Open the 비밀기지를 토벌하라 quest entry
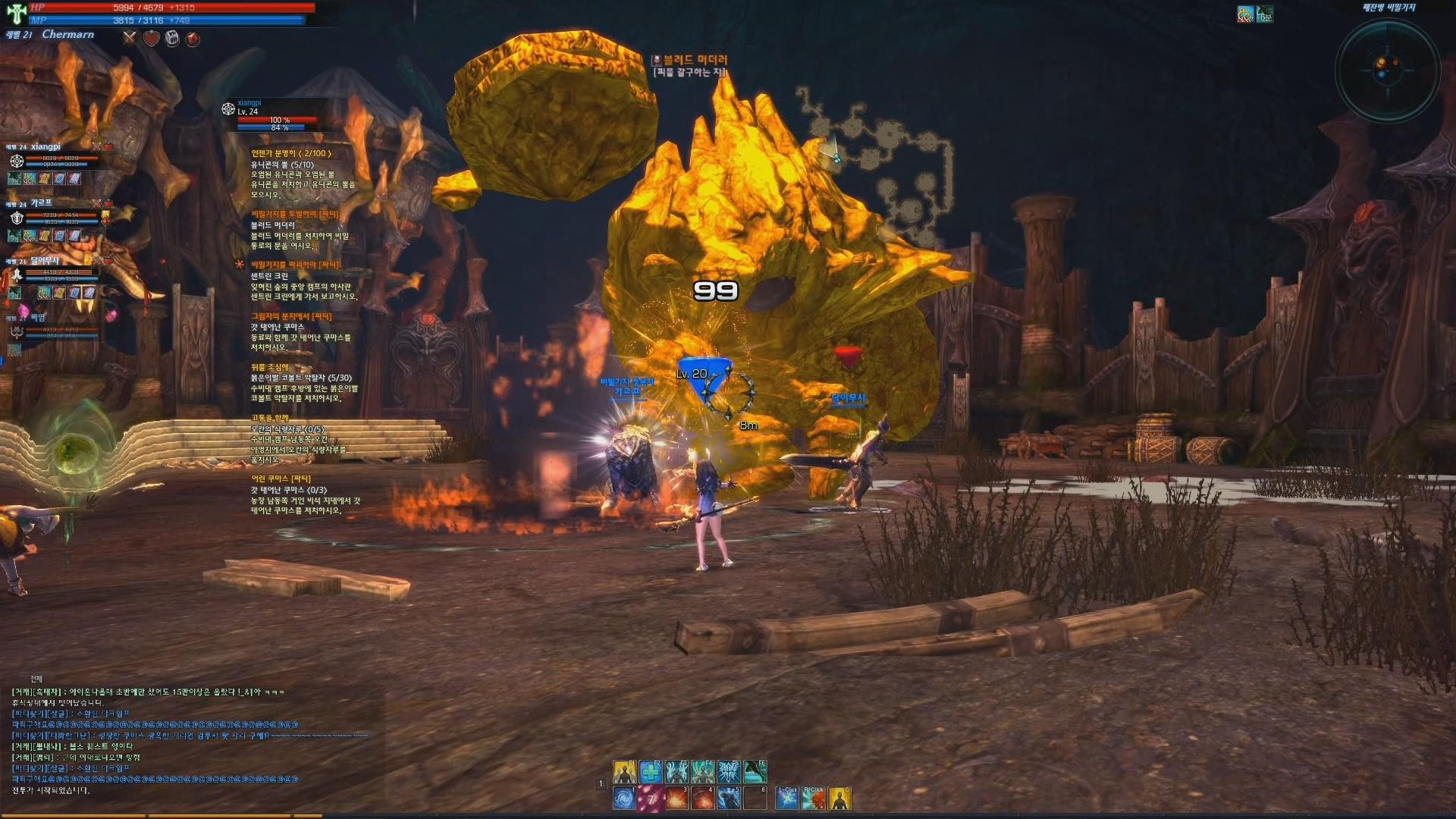The width and height of the screenshot is (1456, 819). [x=295, y=215]
